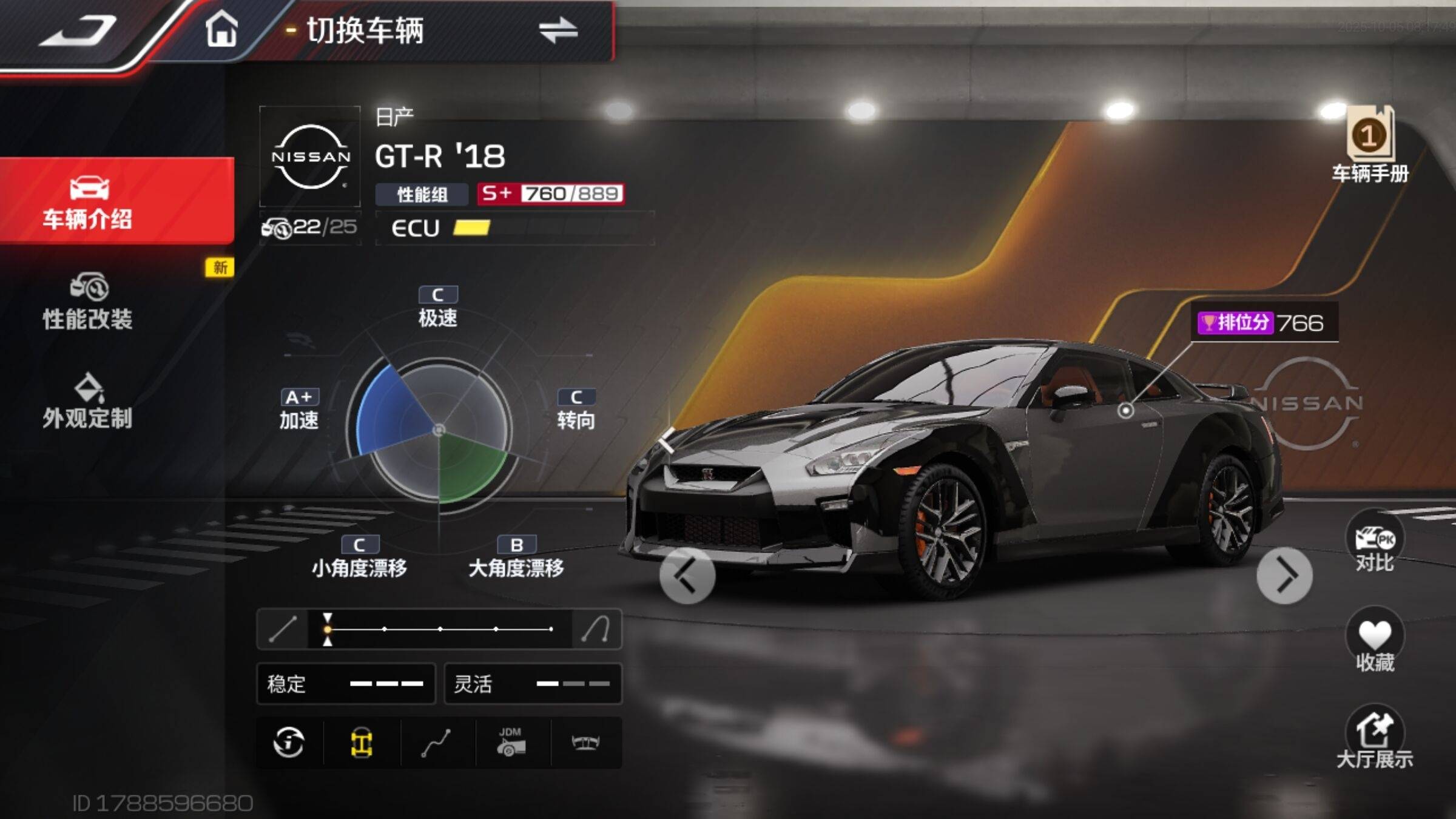Add the car to 收藏 favorites
This screenshot has width=1456, height=819.
coord(1375,641)
